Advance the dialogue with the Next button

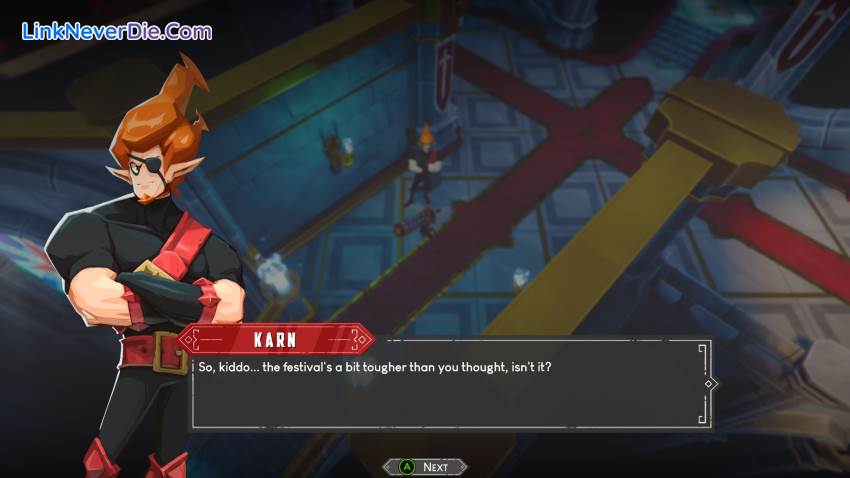click(x=425, y=466)
